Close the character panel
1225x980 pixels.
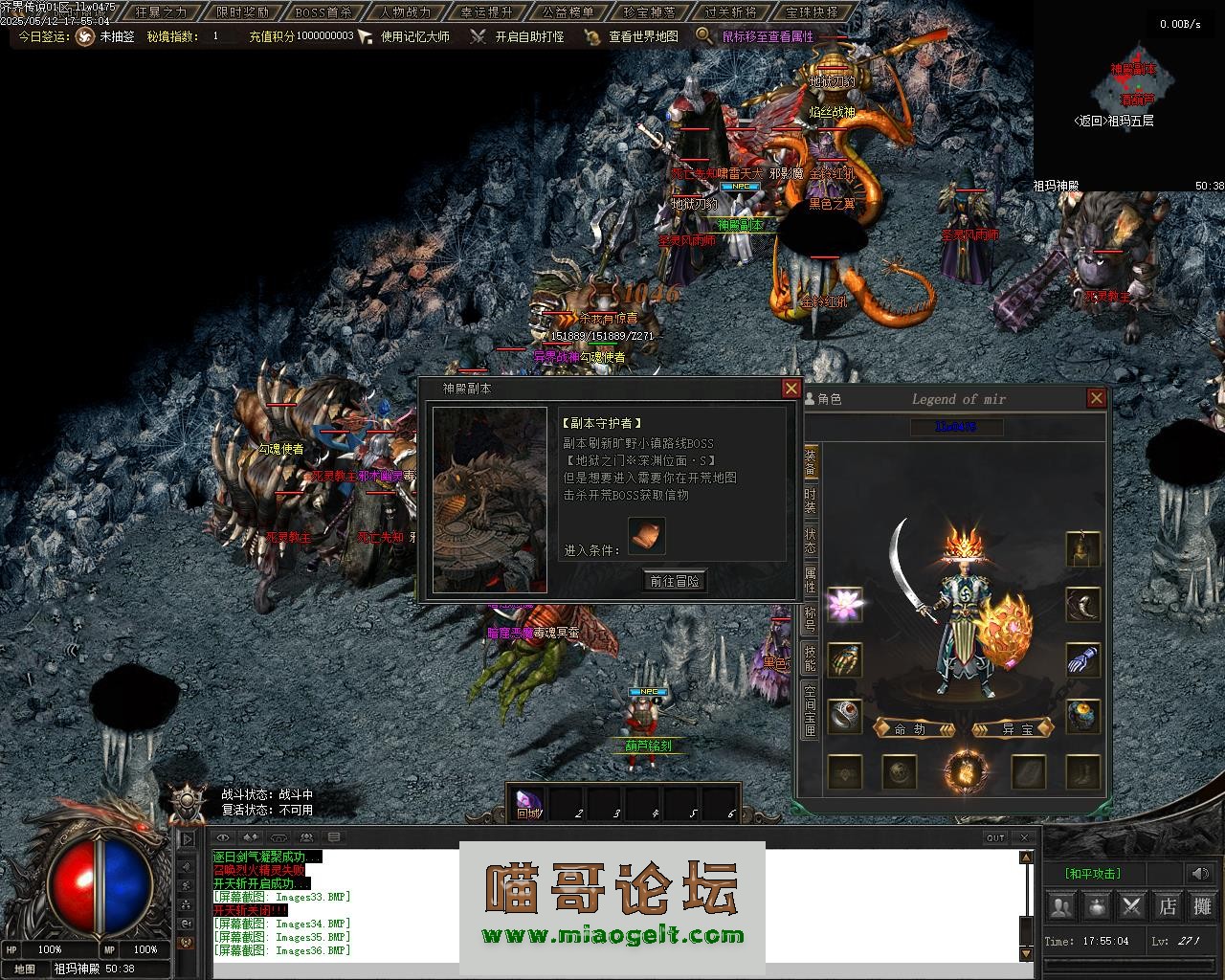[x=1097, y=398]
